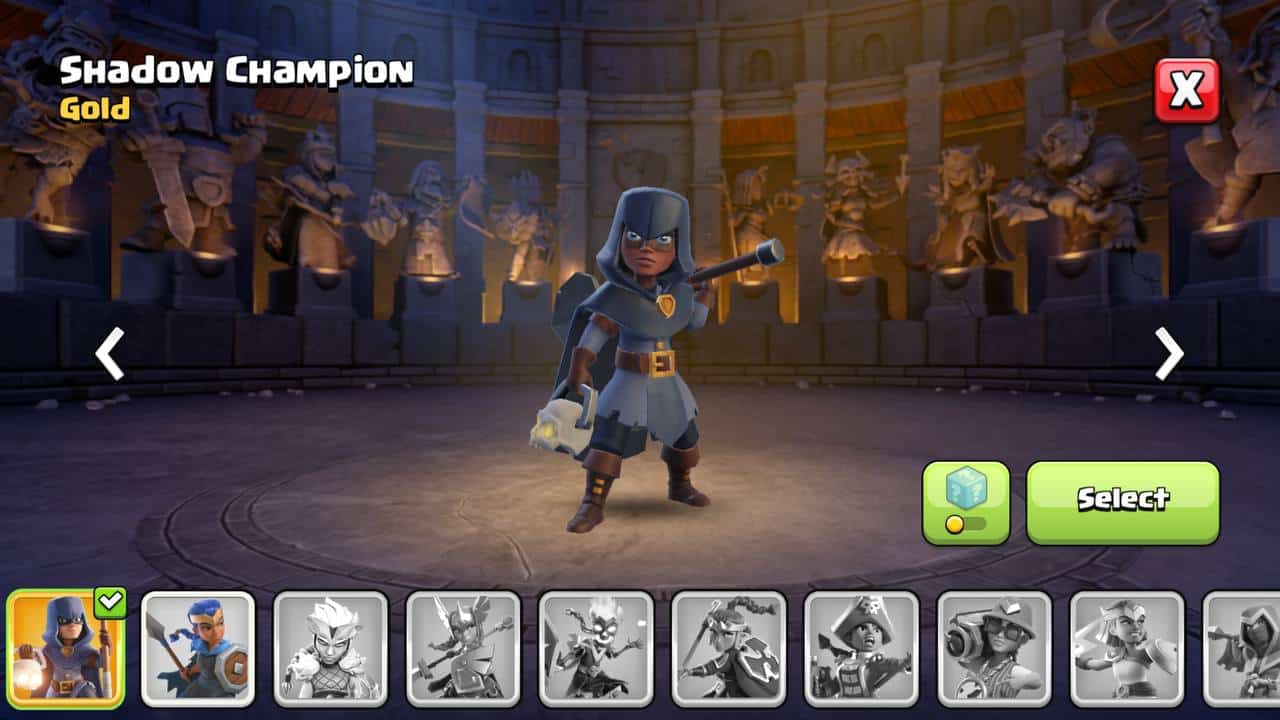Pick the partially visible hooded skin thumbnail
1280x720 pixels.
1243,648
